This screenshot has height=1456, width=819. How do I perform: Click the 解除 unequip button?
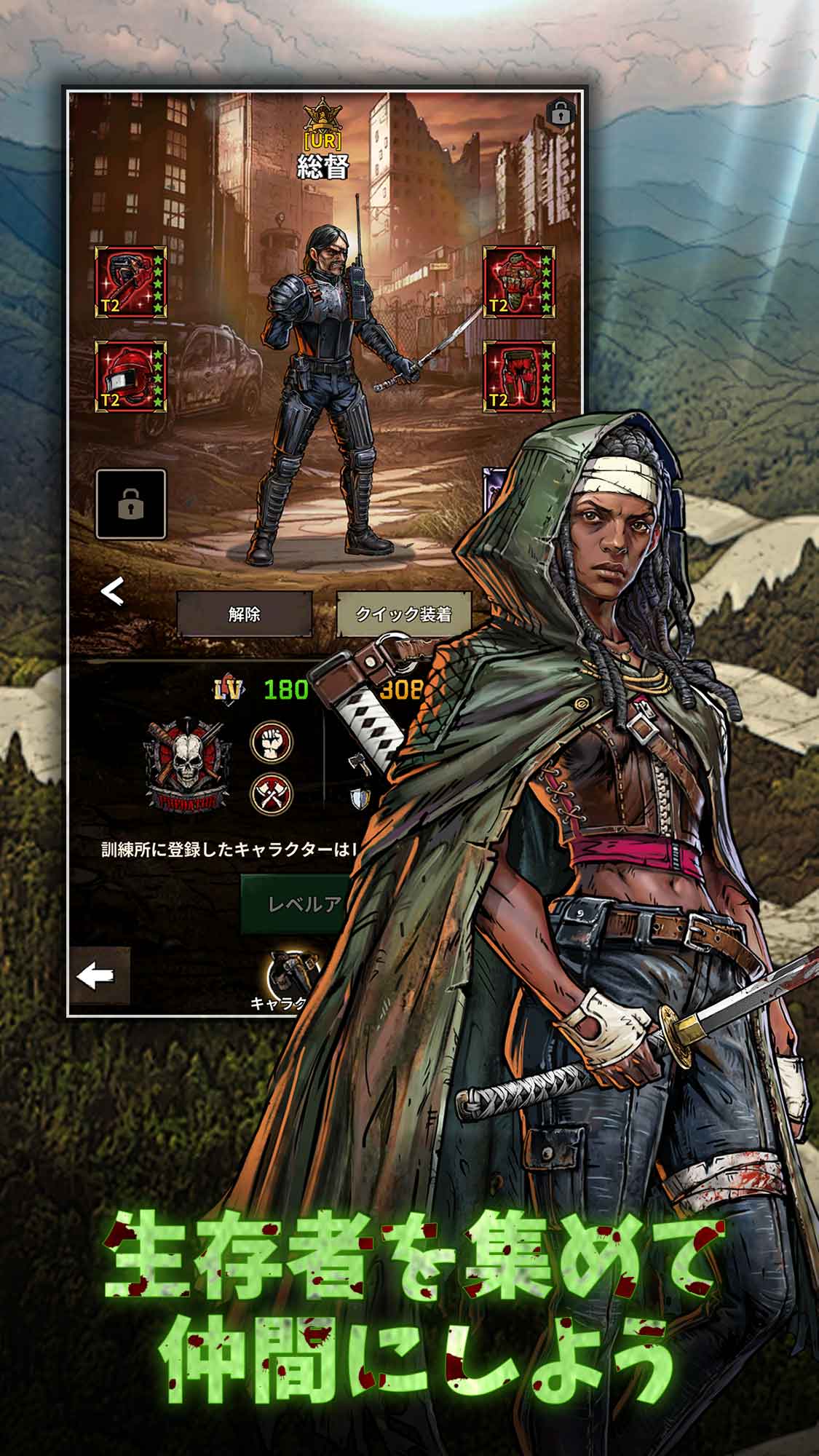[x=244, y=614]
